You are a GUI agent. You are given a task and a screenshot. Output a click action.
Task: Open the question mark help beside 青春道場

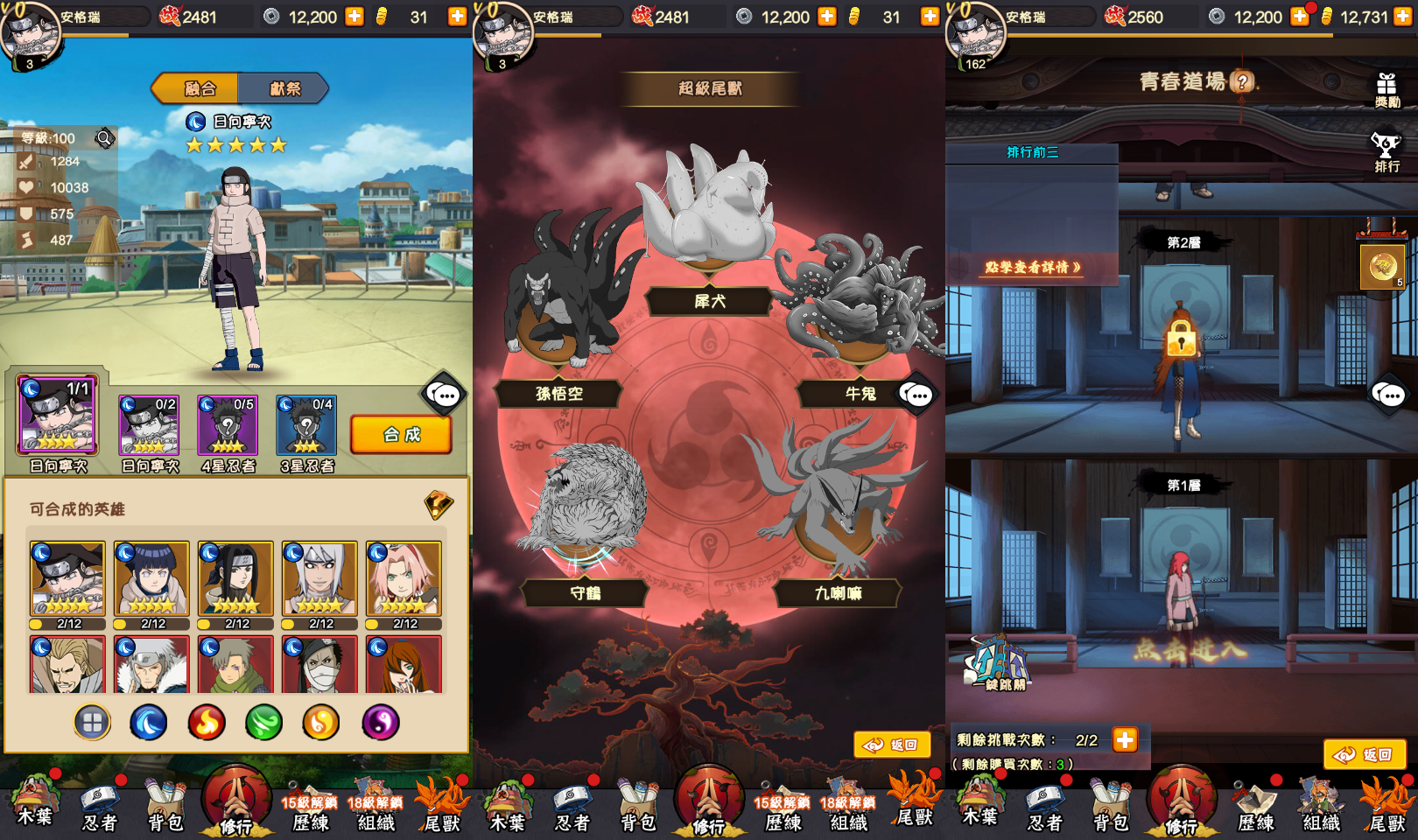click(x=1241, y=82)
